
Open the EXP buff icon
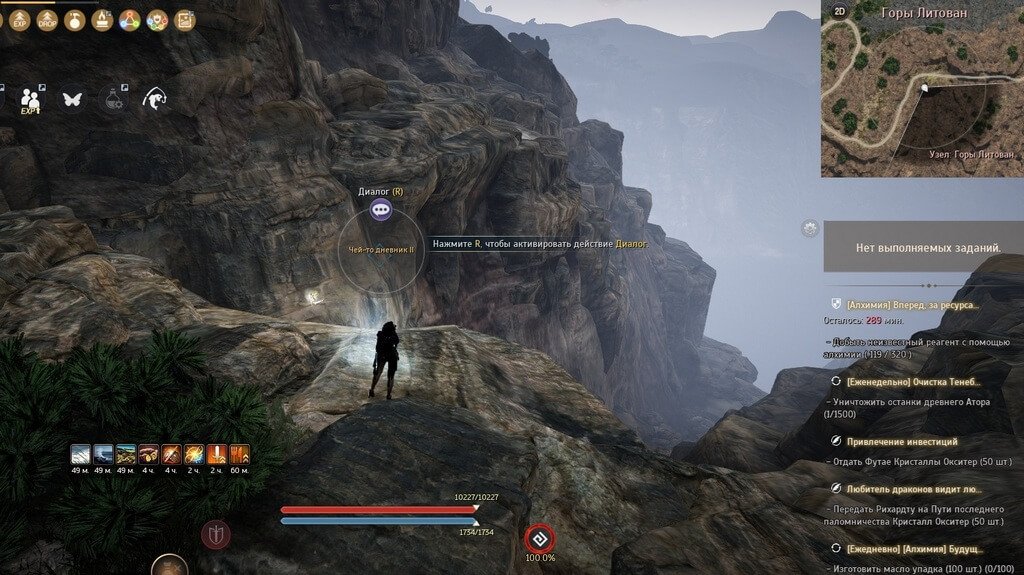(x=20, y=19)
